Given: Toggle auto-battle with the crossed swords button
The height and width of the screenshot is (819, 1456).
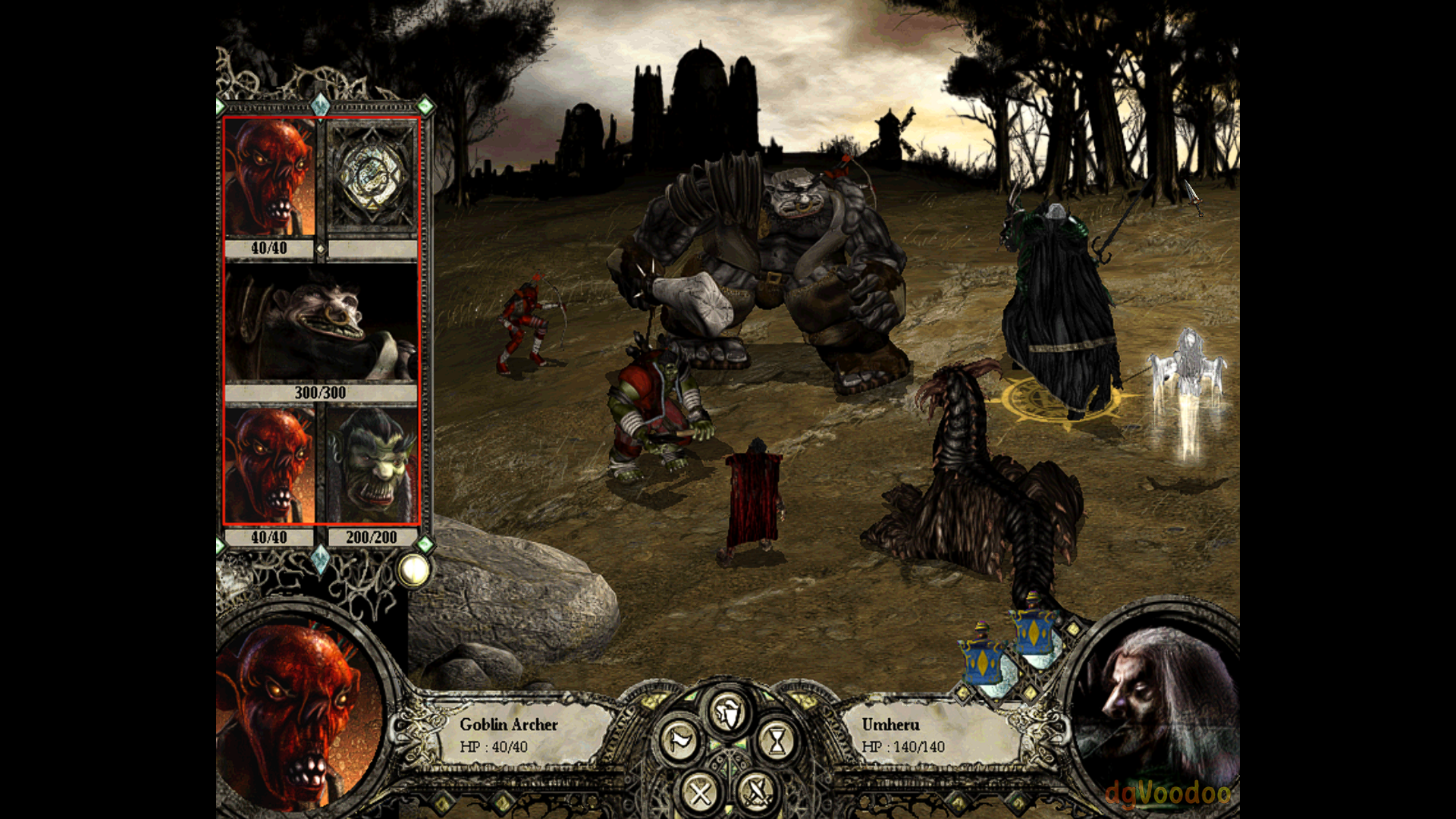Looking at the screenshot, I should pyautogui.click(x=756, y=793).
